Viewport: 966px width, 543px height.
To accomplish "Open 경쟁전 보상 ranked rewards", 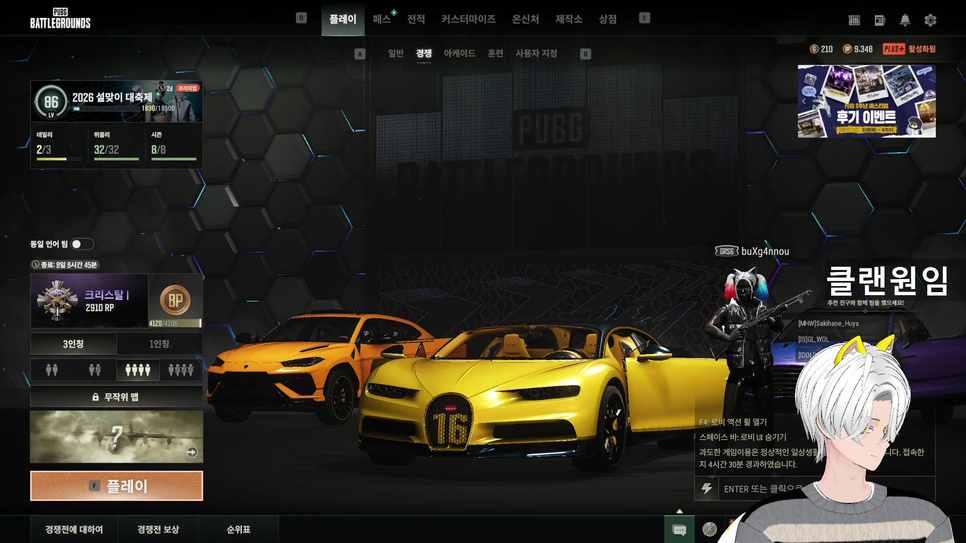I will (x=158, y=529).
